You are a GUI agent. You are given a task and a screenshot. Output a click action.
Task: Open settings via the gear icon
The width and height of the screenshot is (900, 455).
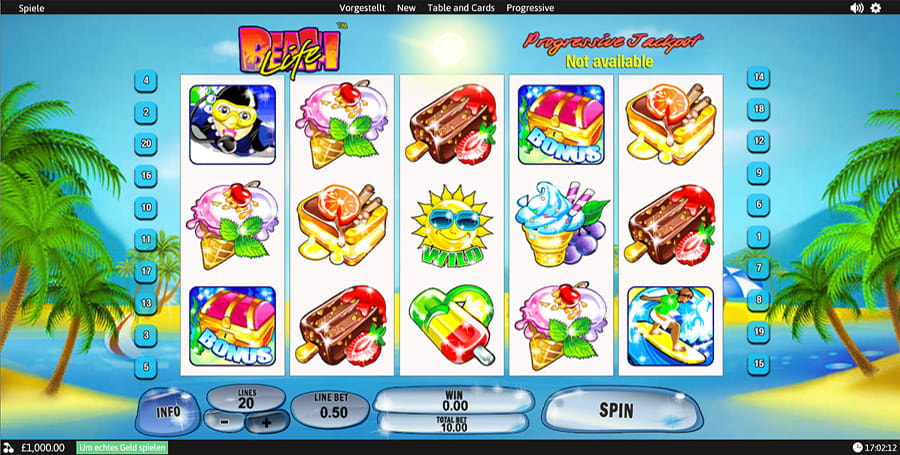(x=876, y=8)
